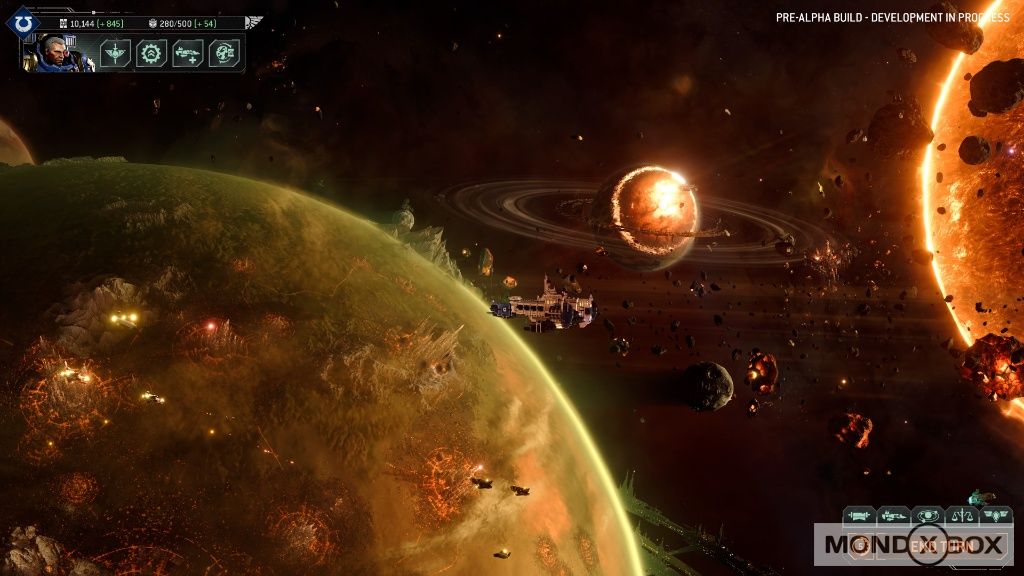The image size is (1024, 576).
Task: Click the round turn counter button
Action: [862, 546]
